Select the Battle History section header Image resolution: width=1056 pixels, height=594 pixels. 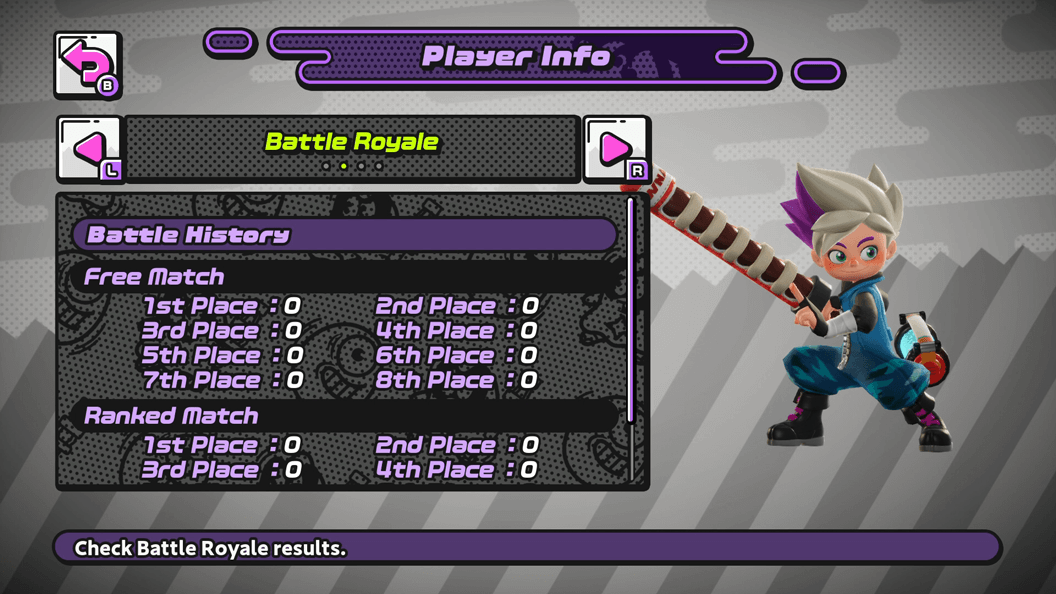pos(345,235)
